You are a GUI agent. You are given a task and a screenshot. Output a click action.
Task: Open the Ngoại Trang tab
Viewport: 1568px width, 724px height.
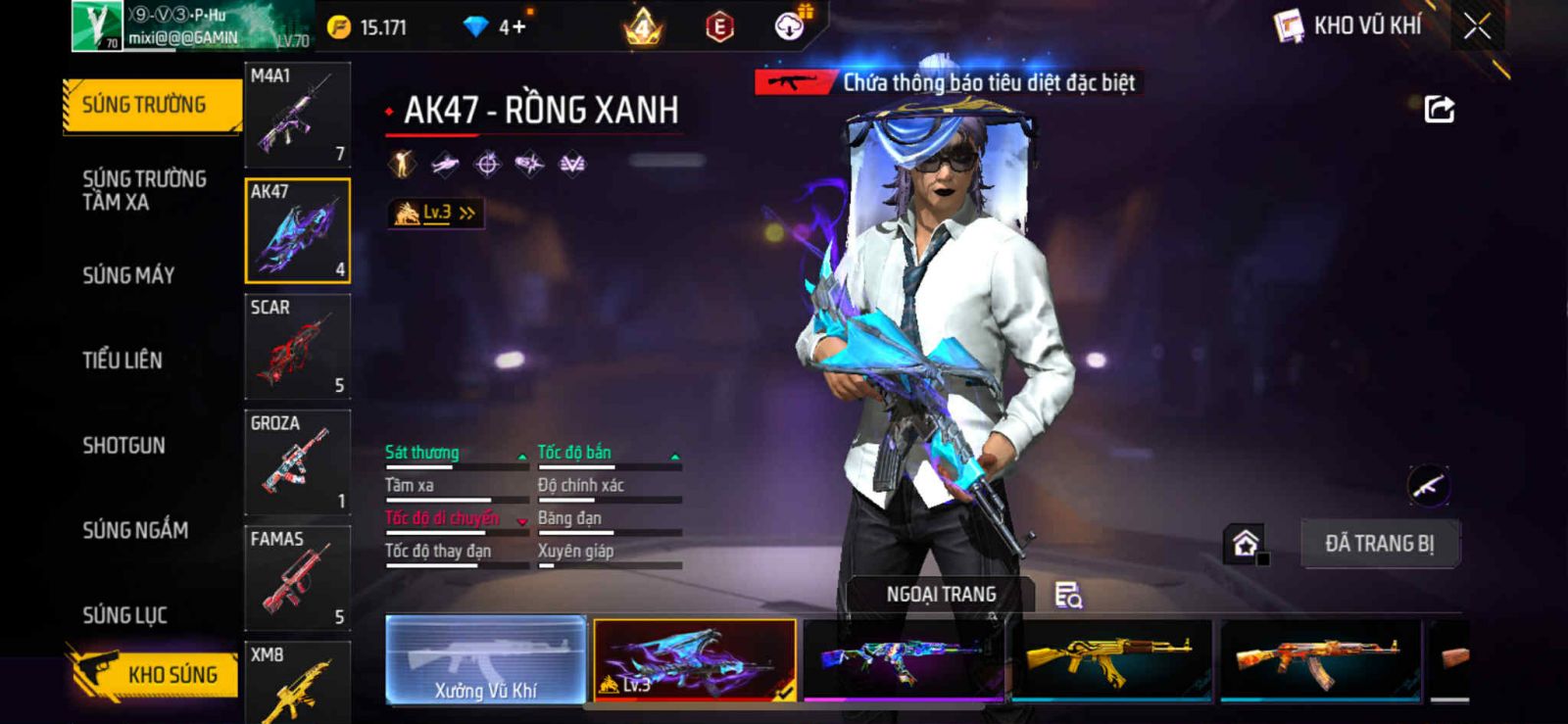941,595
